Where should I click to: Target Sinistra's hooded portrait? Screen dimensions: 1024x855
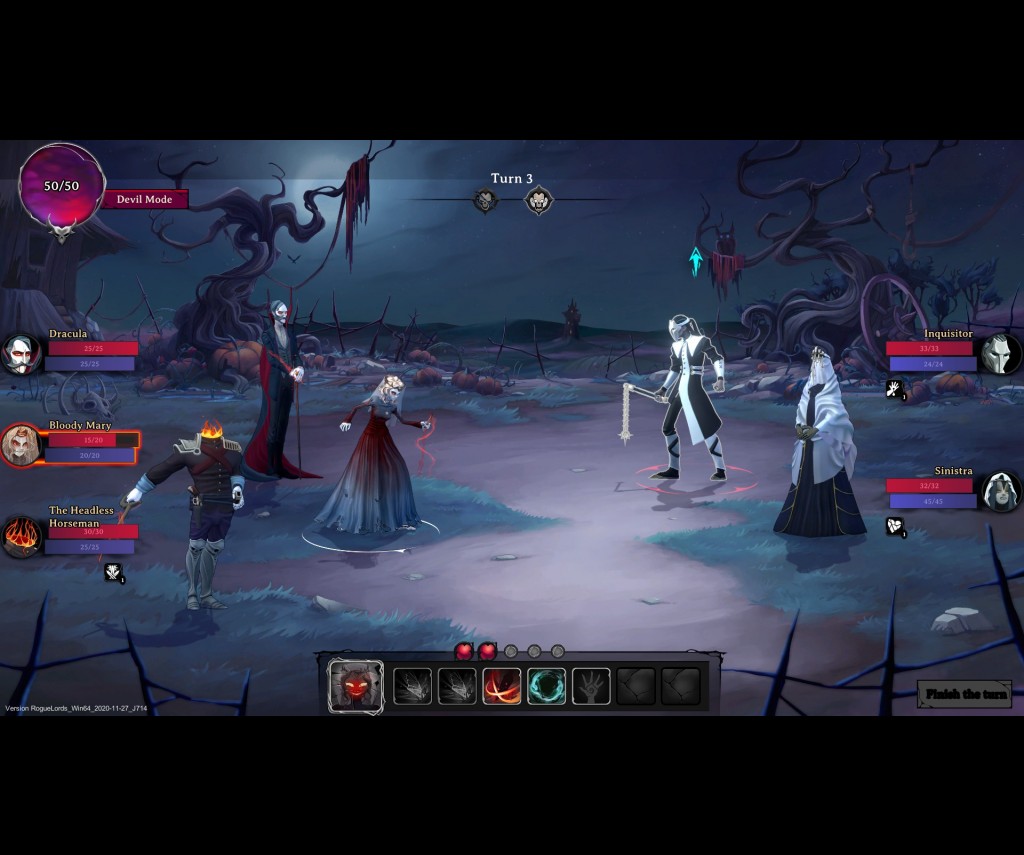pos(1000,491)
